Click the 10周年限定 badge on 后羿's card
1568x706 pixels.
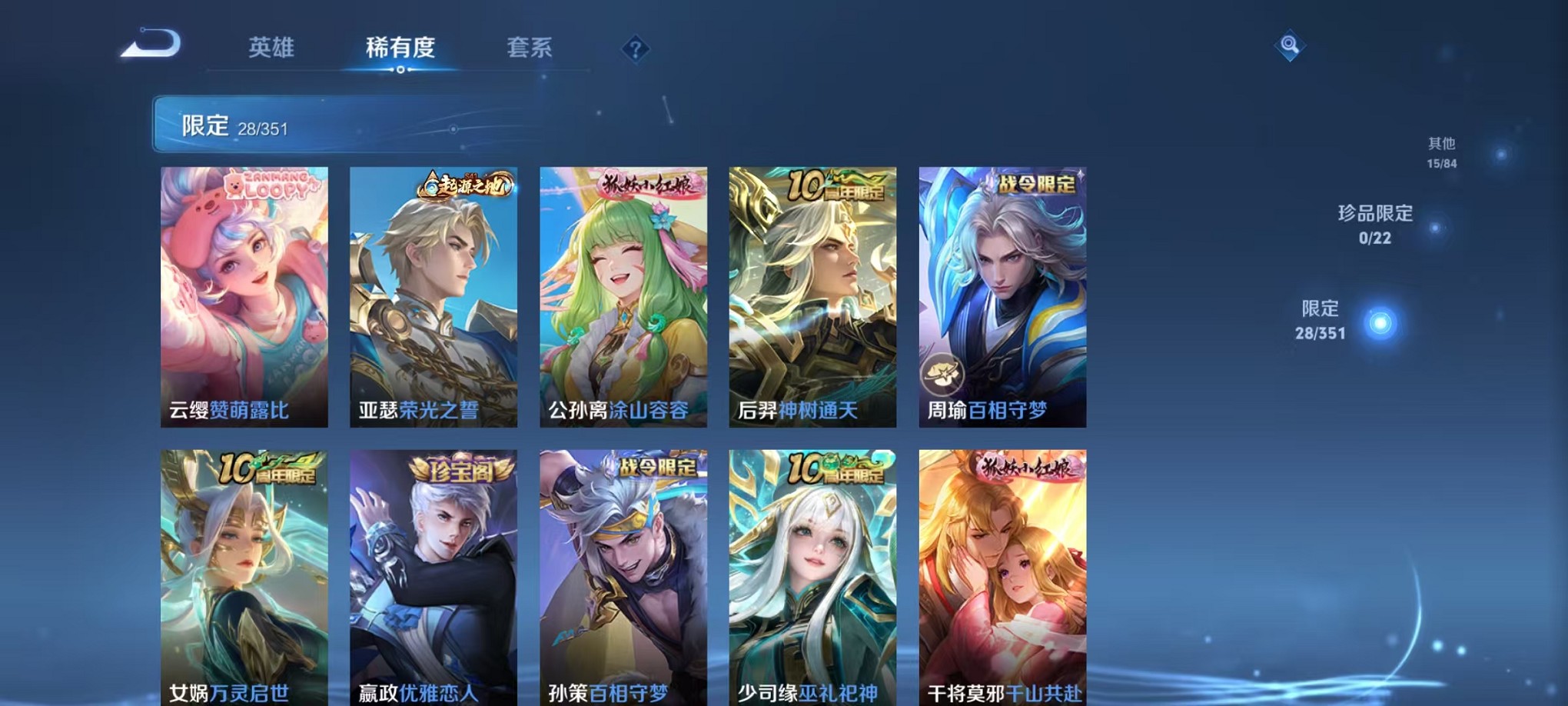[838, 183]
